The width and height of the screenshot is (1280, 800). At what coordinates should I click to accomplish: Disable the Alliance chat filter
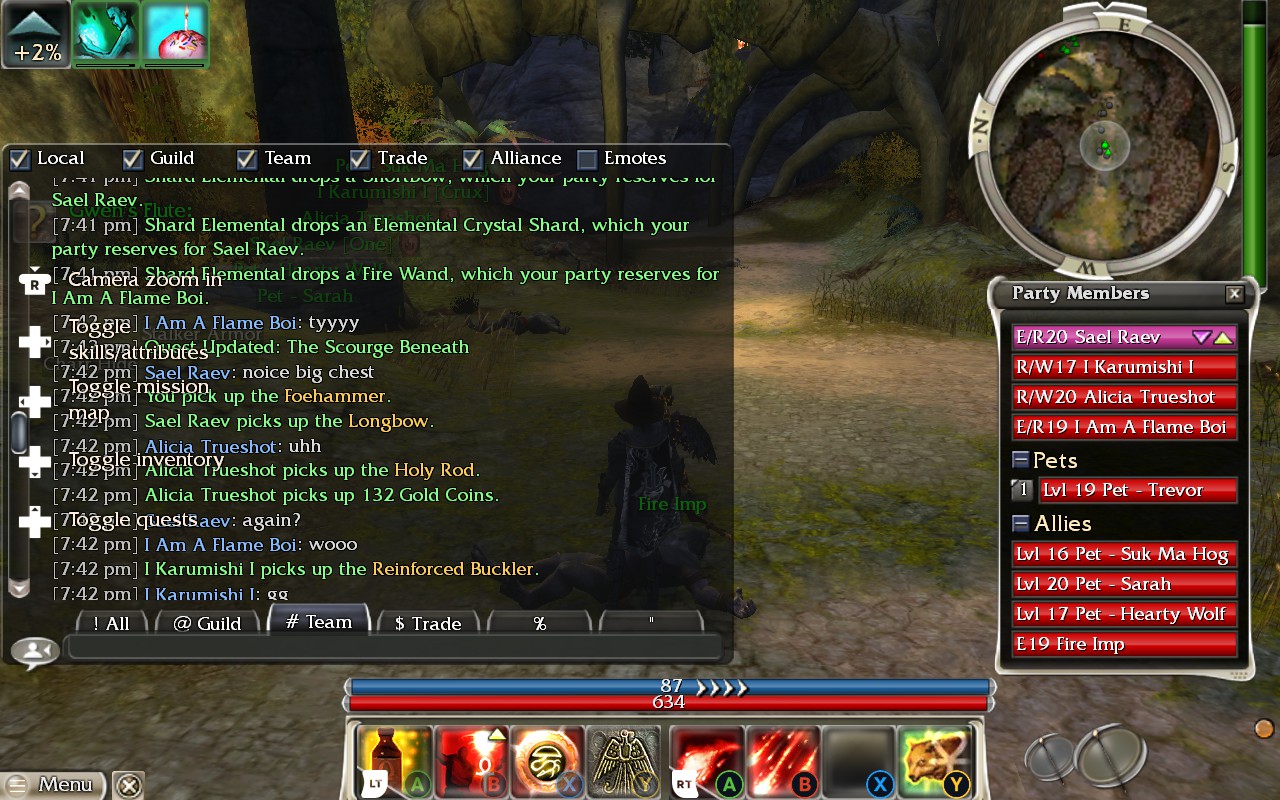(474, 159)
